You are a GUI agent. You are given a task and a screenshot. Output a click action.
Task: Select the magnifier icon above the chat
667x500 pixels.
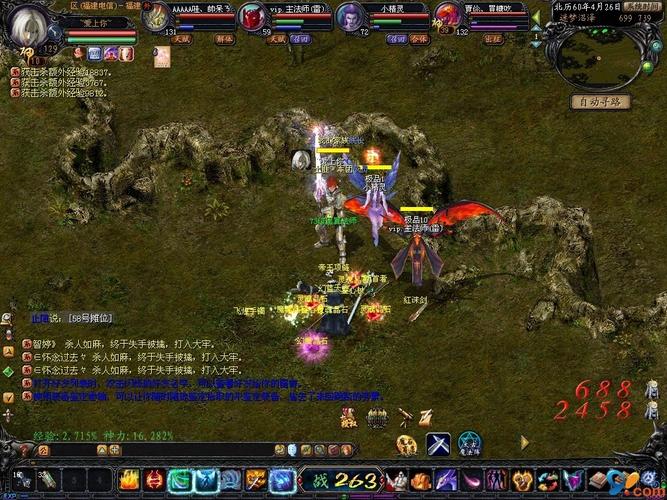coord(8,318)
